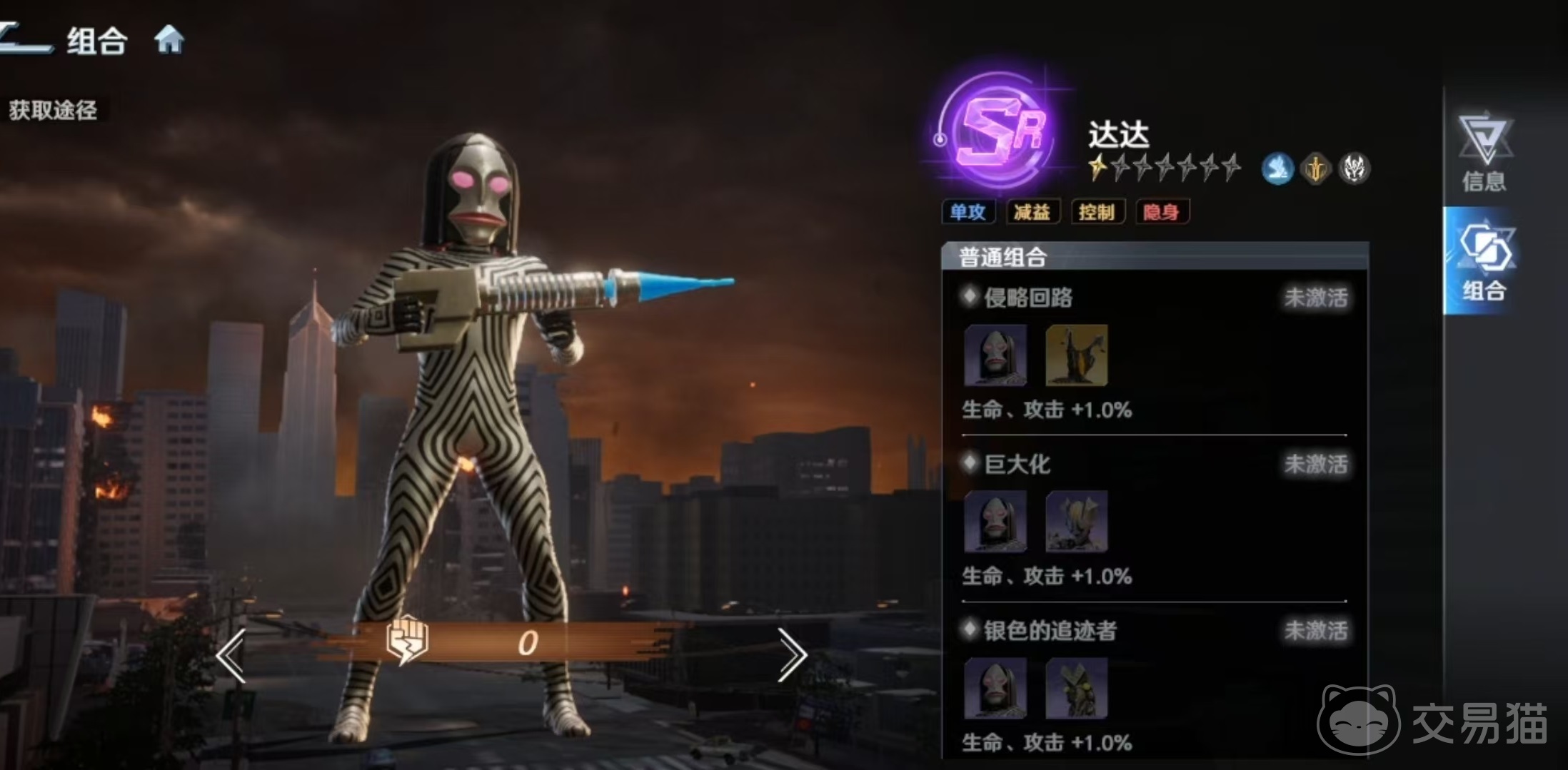This screenshot has height=770, width=1568.
Task: Show the previous character with the left arrow
Action: (x=232, y=655)
